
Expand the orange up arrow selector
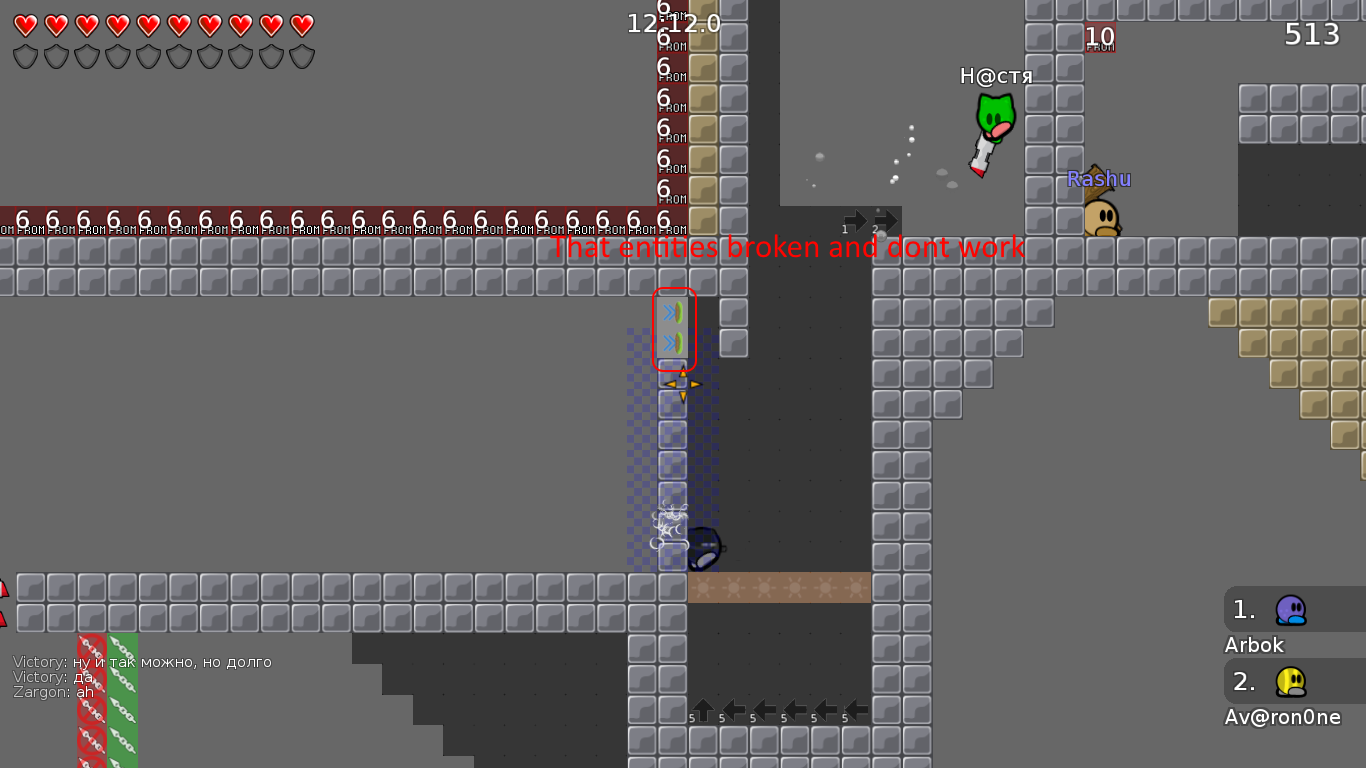coord(681,371)
